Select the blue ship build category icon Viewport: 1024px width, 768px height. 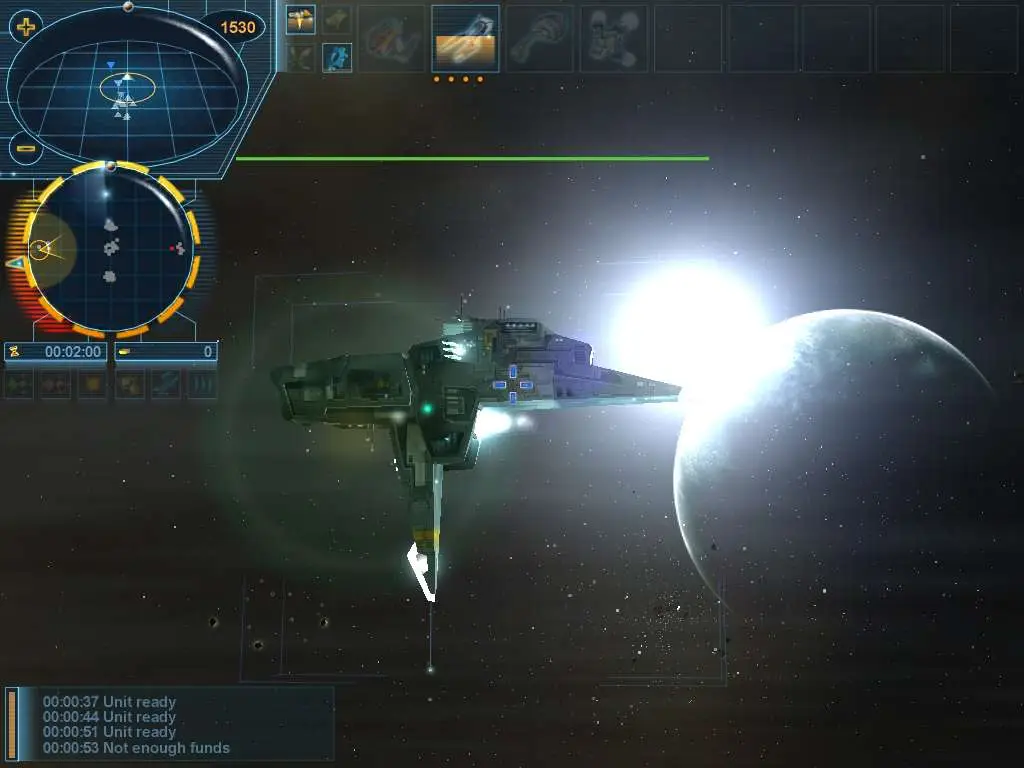[x=337, y=57]
